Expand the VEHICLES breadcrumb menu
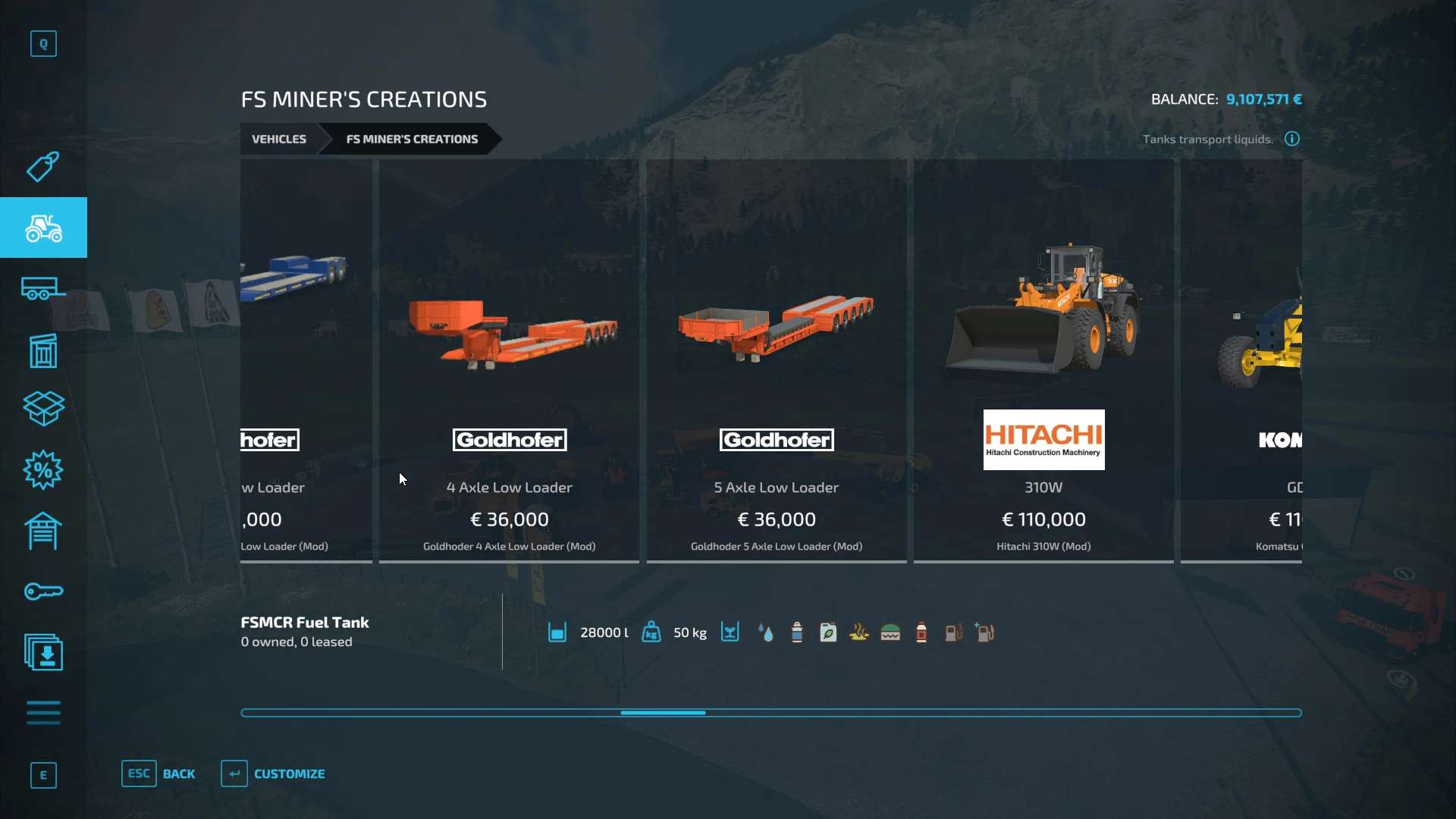The image size is (1456, 819). [278, 139]
